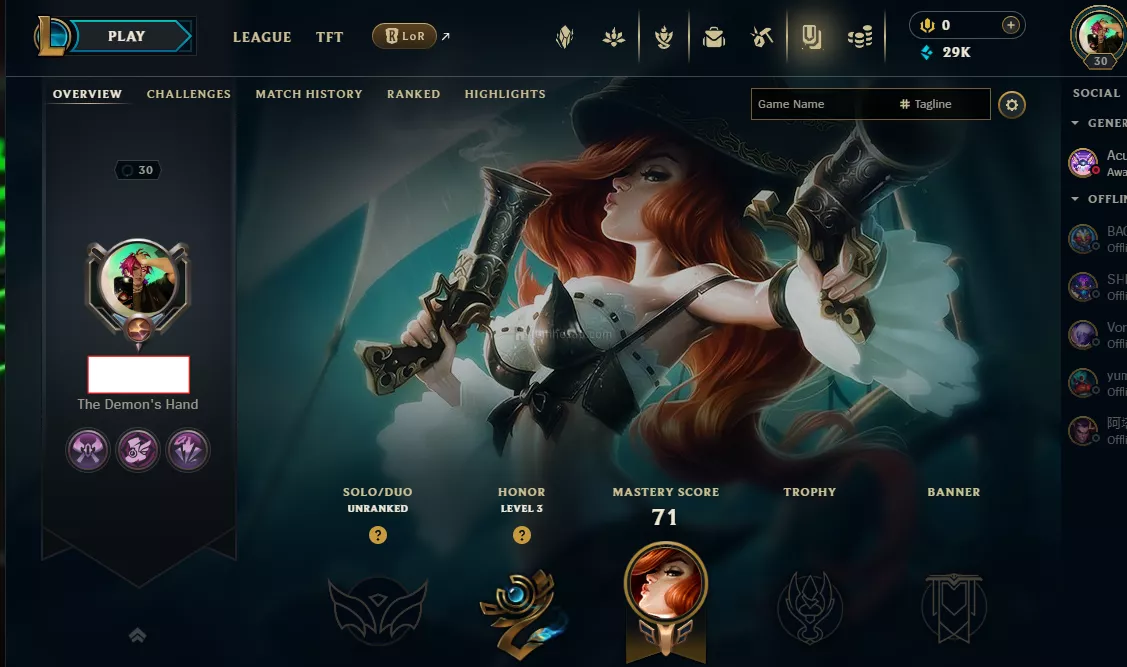Select the Overview tab
The image size is (1127, 667).
87,94
